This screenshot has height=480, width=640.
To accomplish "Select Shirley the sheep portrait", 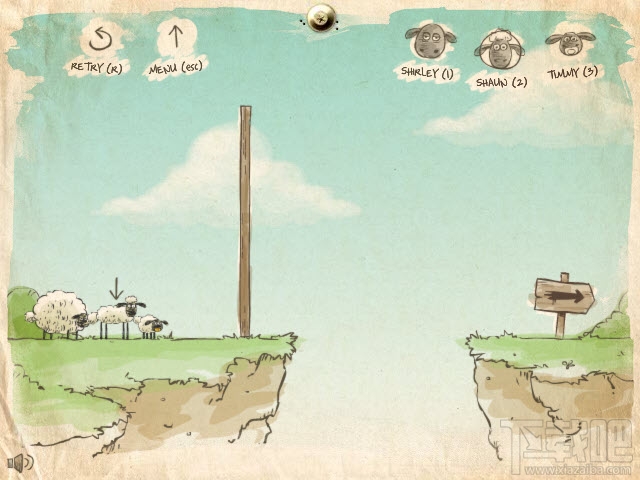I will point(427,44).
